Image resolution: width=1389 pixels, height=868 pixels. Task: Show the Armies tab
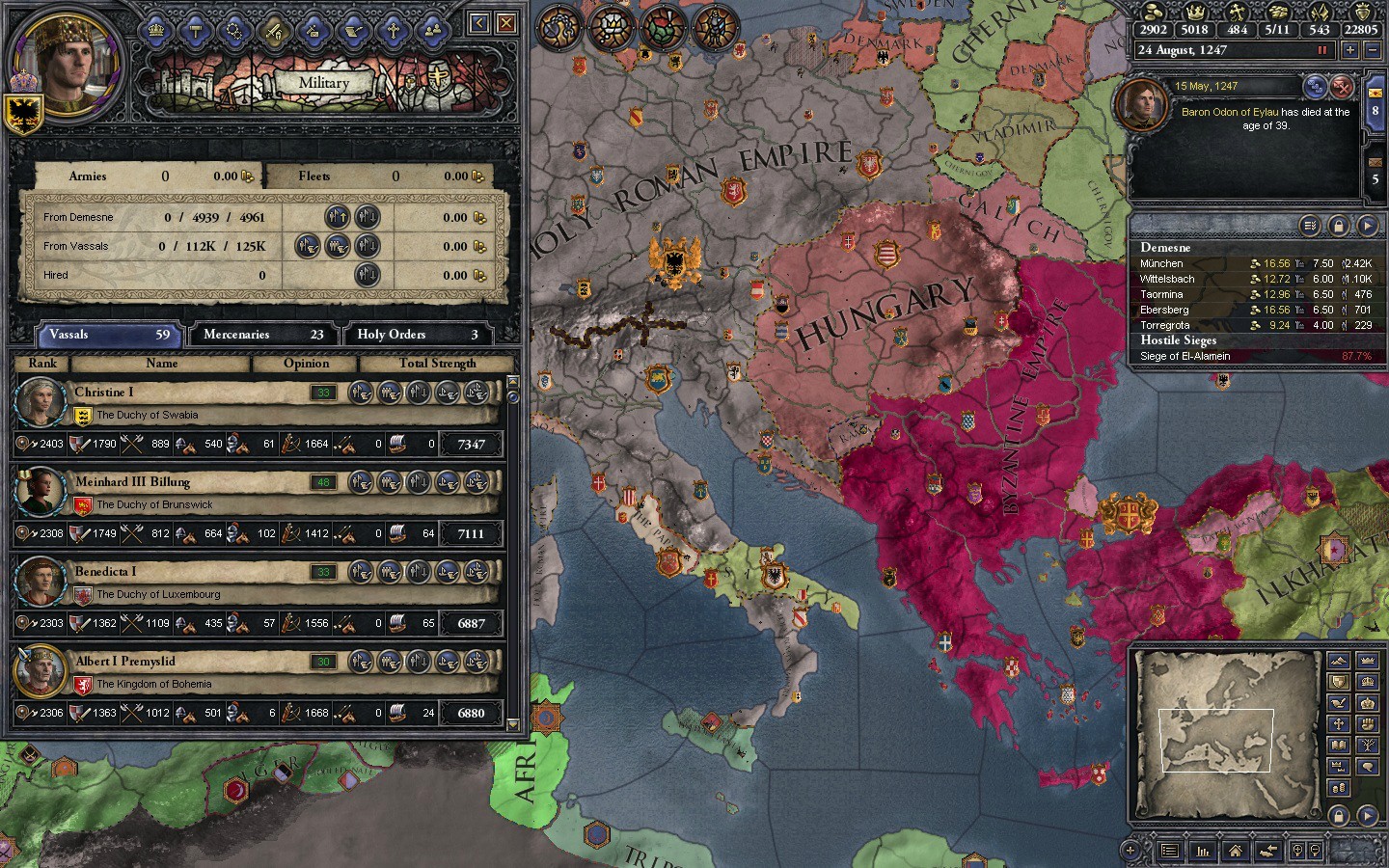[145, 176]
